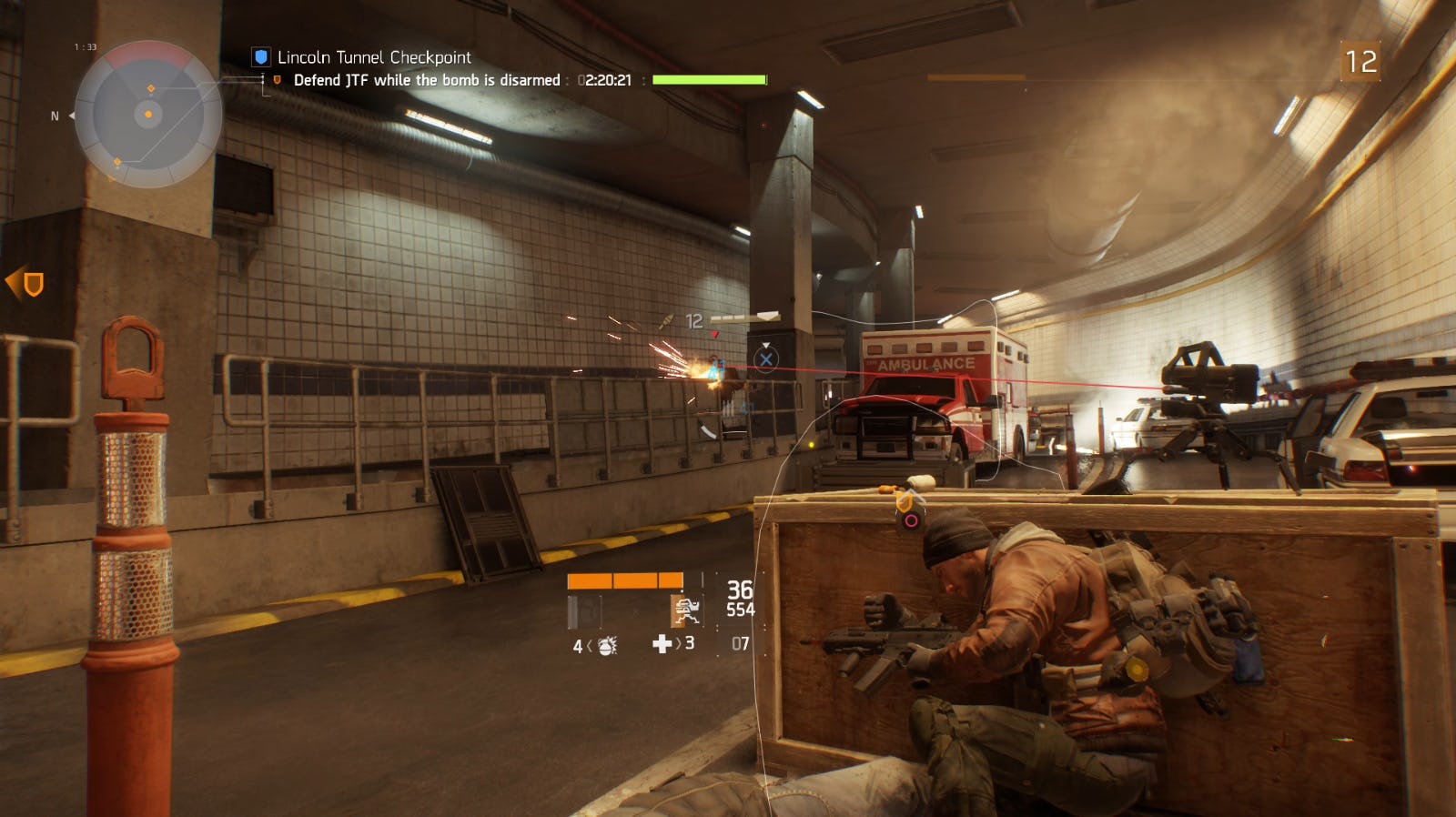The width and height of the screenshot is (1456, 817).
Task: Click the N compass label on the minimap
Action: pos(53,116)
